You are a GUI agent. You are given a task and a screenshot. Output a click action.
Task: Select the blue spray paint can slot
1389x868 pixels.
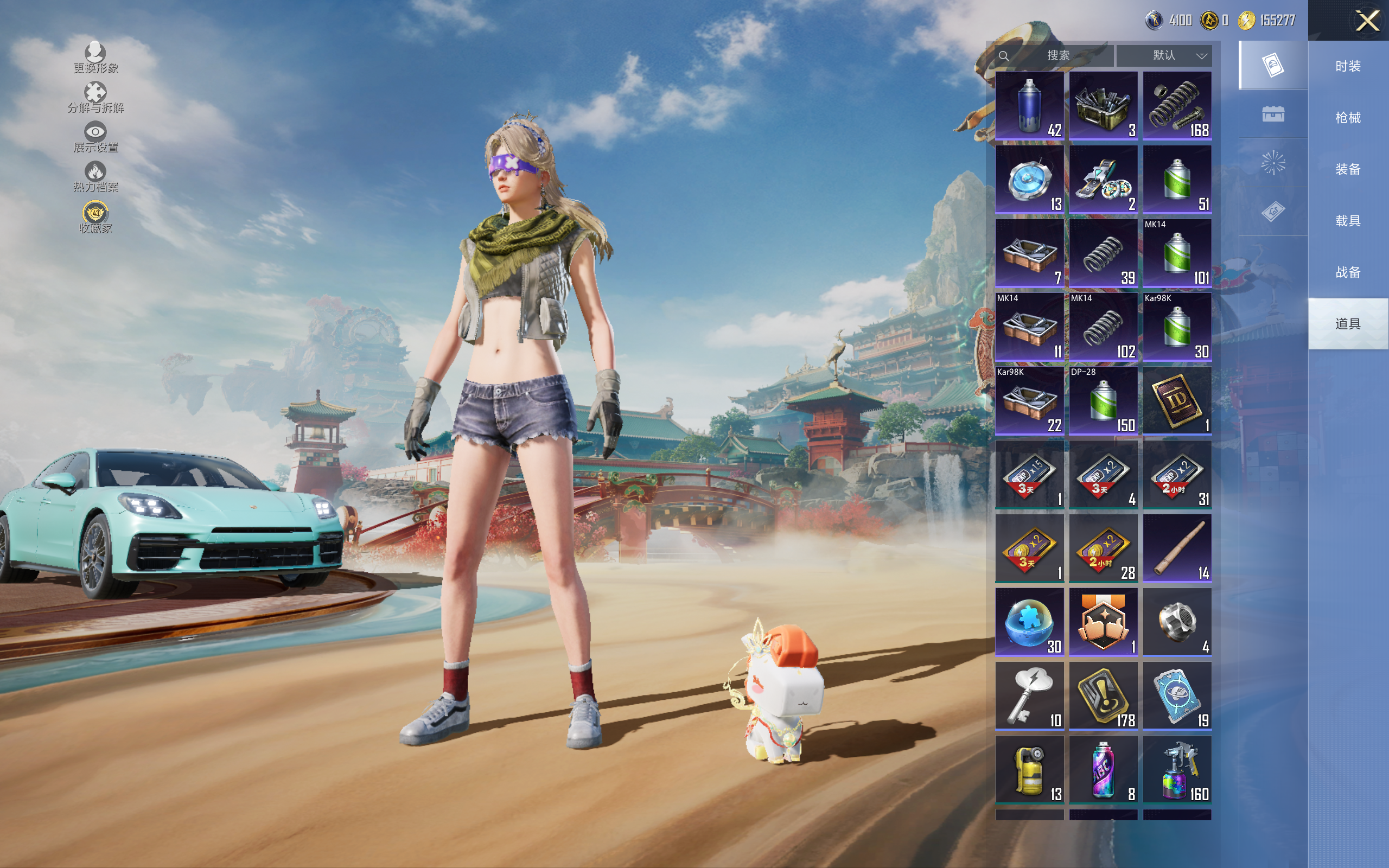(x=1029, y=106)
